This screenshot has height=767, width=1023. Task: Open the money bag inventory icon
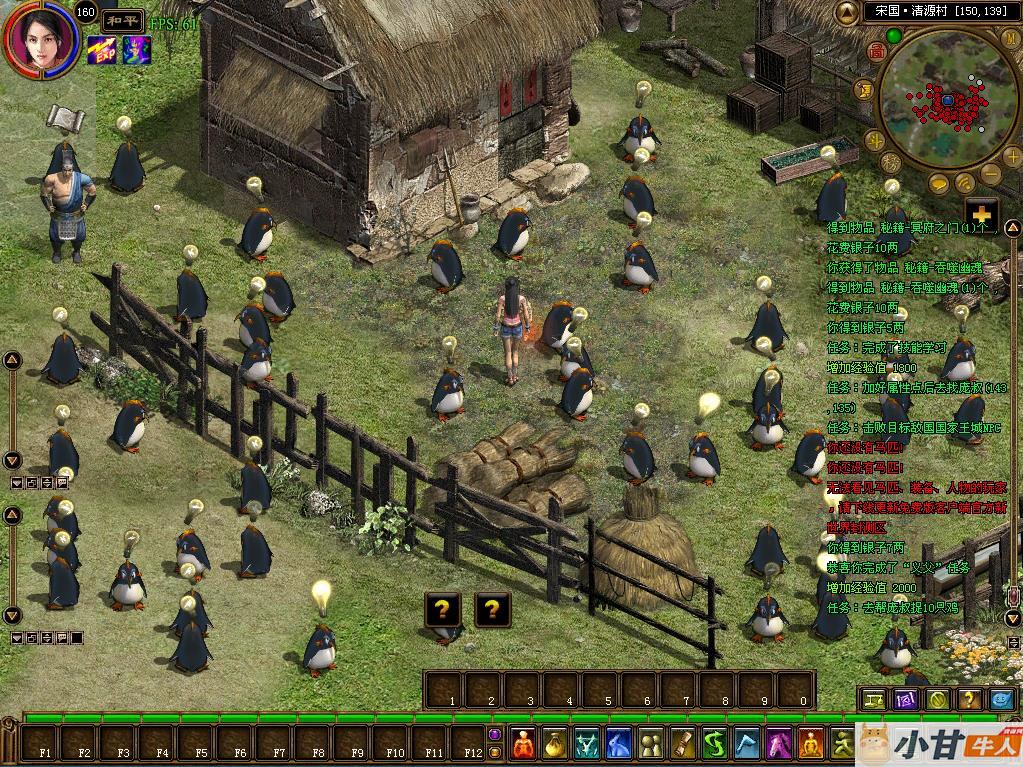(x=555, y=743)
